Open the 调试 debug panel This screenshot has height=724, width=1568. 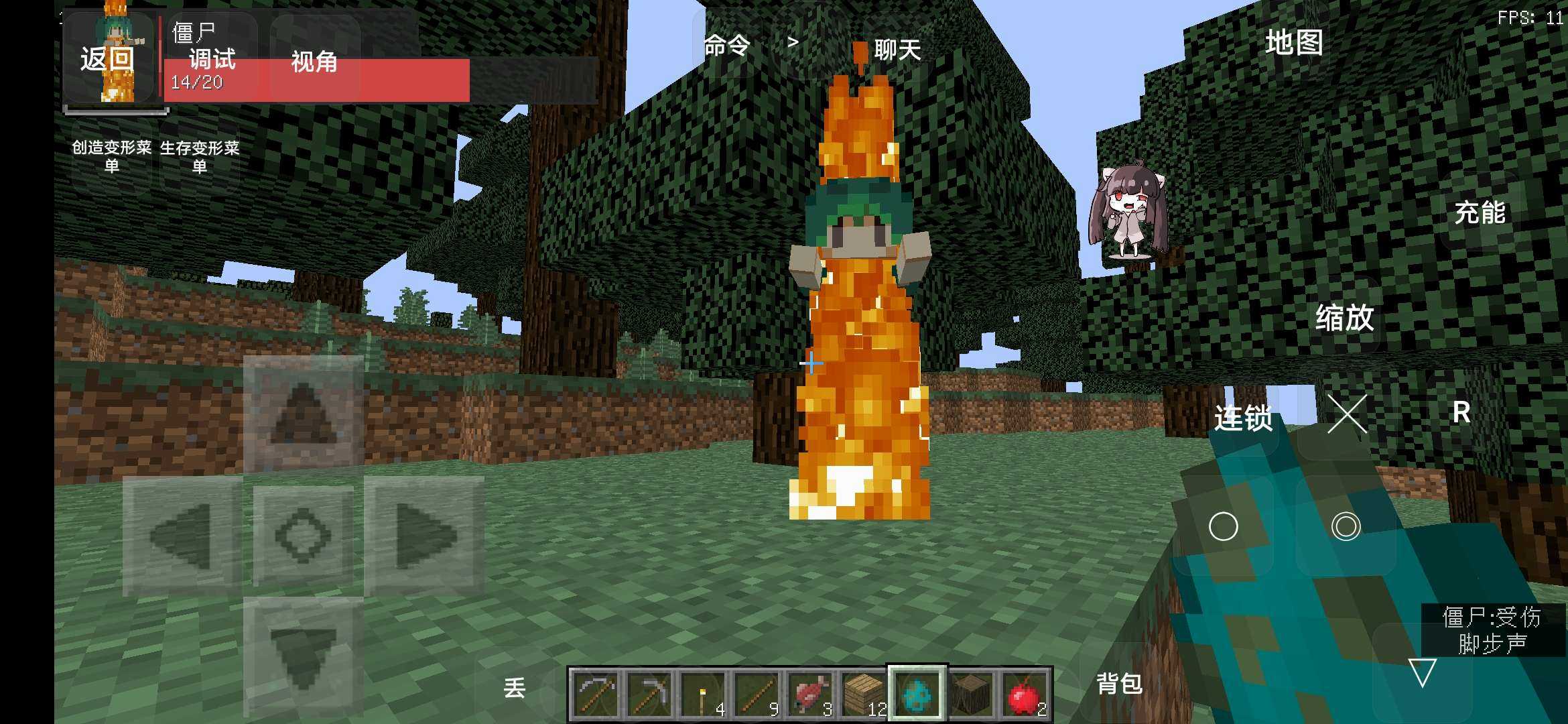pos(212,59)
